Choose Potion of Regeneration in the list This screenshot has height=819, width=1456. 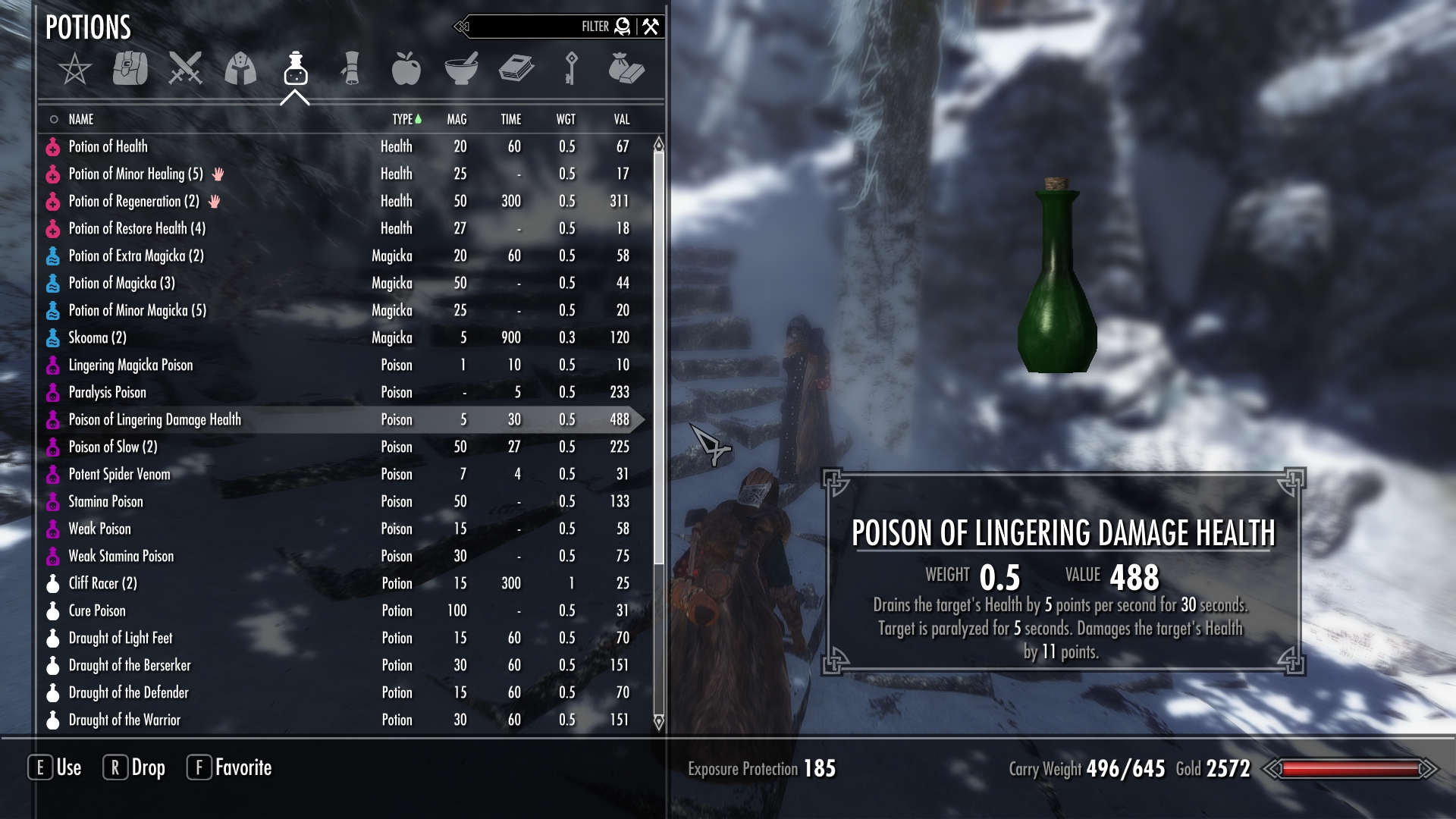pos(133,201)
